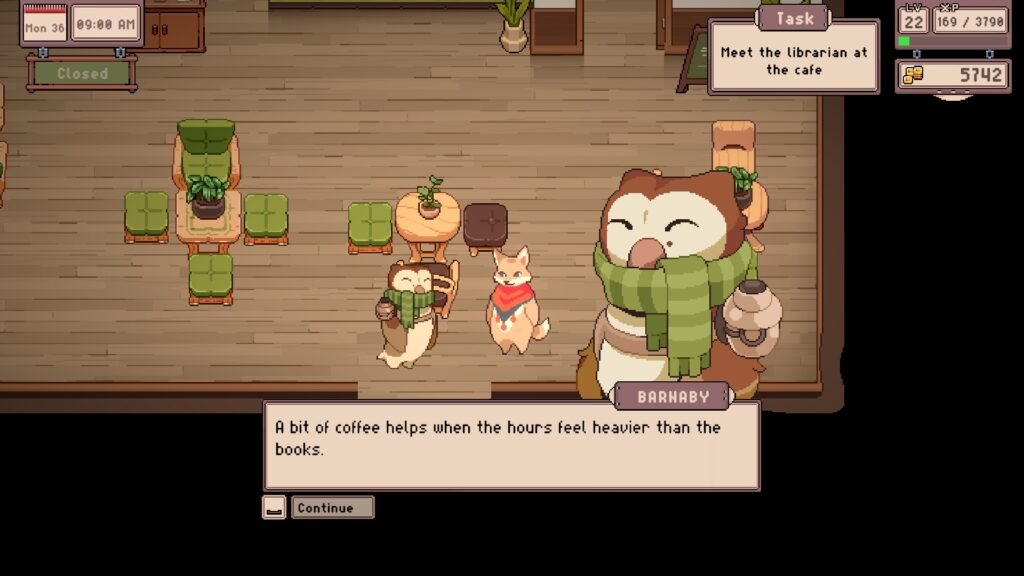Click the Closed cafe status sign
Image resolution: width=1024 pixels, height=576 pixels.
click(82, 73)
